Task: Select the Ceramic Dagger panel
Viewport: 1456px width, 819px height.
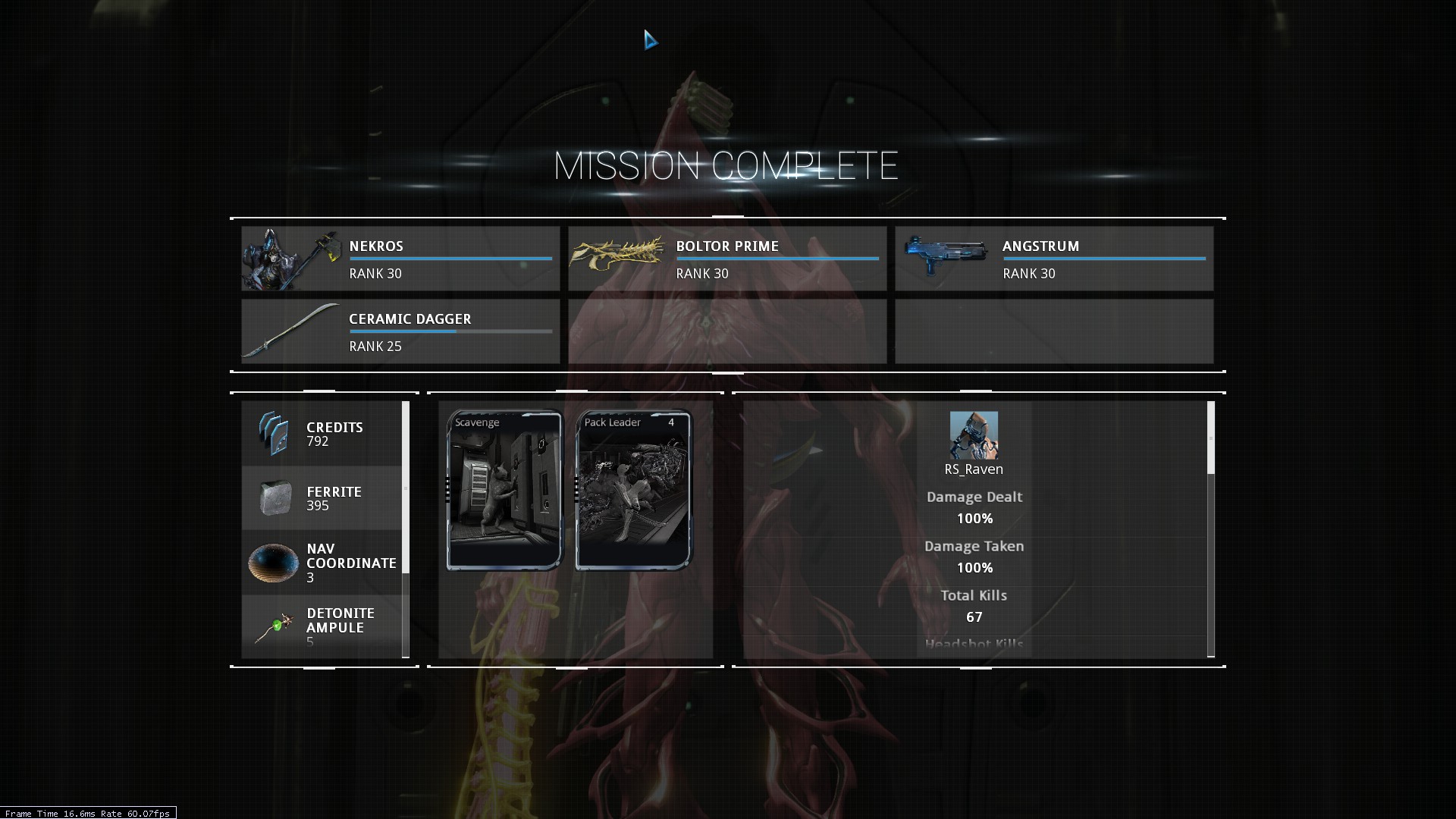Action: tap(400, 331)
